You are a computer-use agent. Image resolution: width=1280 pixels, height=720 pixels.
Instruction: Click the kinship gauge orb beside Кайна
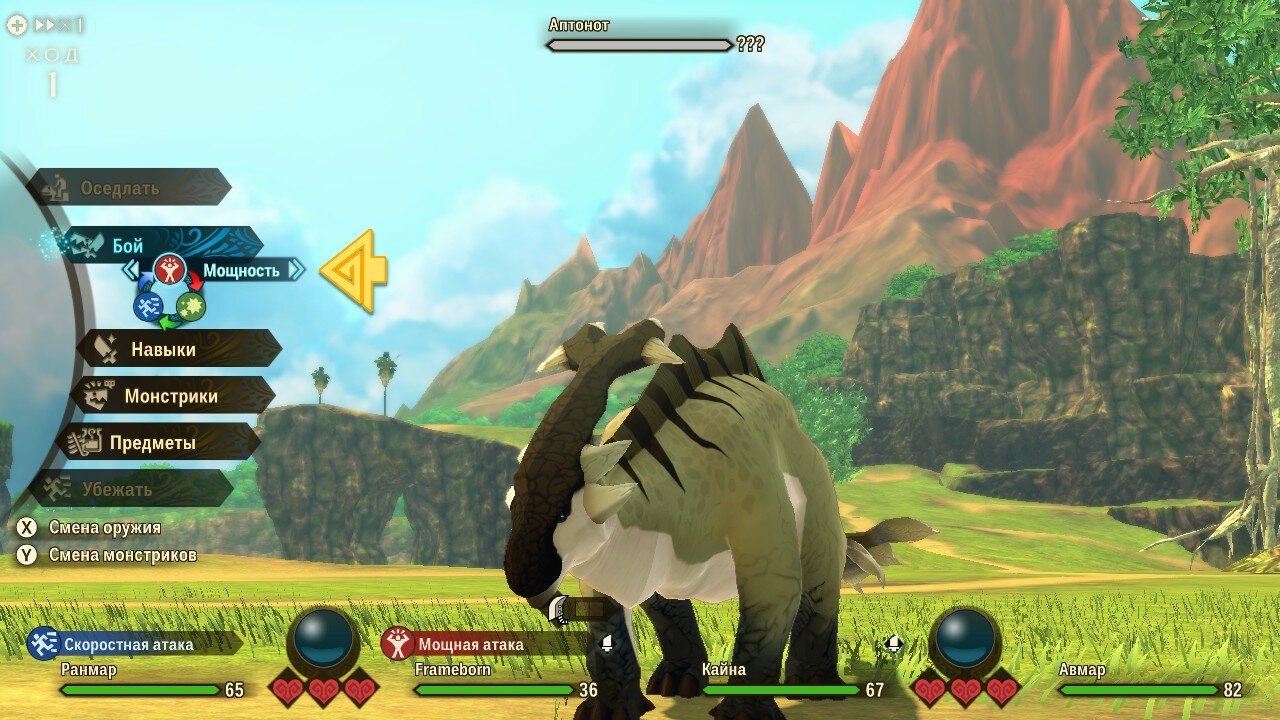coord(966,638)
